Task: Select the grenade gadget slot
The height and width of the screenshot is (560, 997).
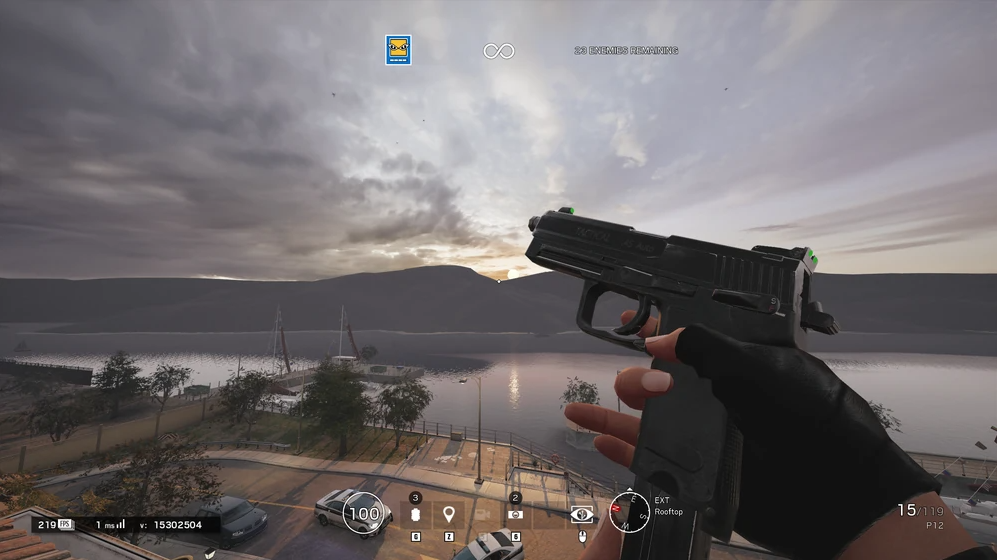Action: (416, 514)
